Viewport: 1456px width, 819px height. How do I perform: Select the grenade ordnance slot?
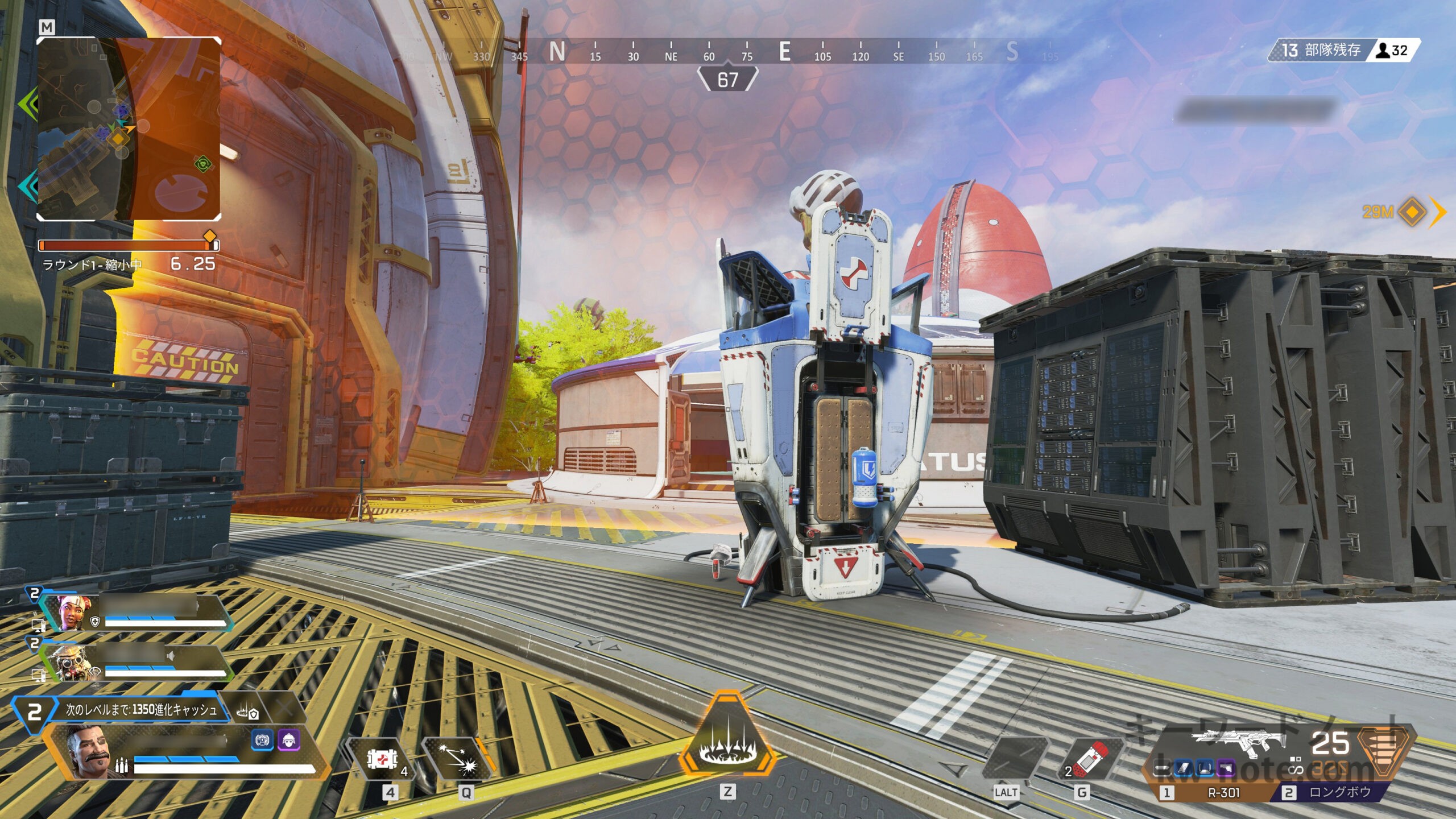(1089, 760)
